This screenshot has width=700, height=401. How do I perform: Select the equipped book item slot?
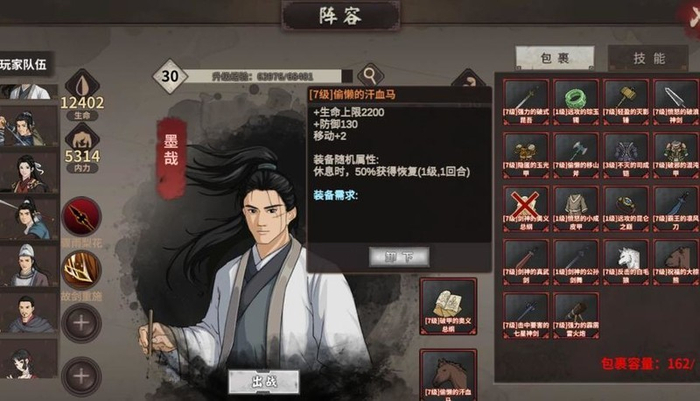click(x=447, y=305)
